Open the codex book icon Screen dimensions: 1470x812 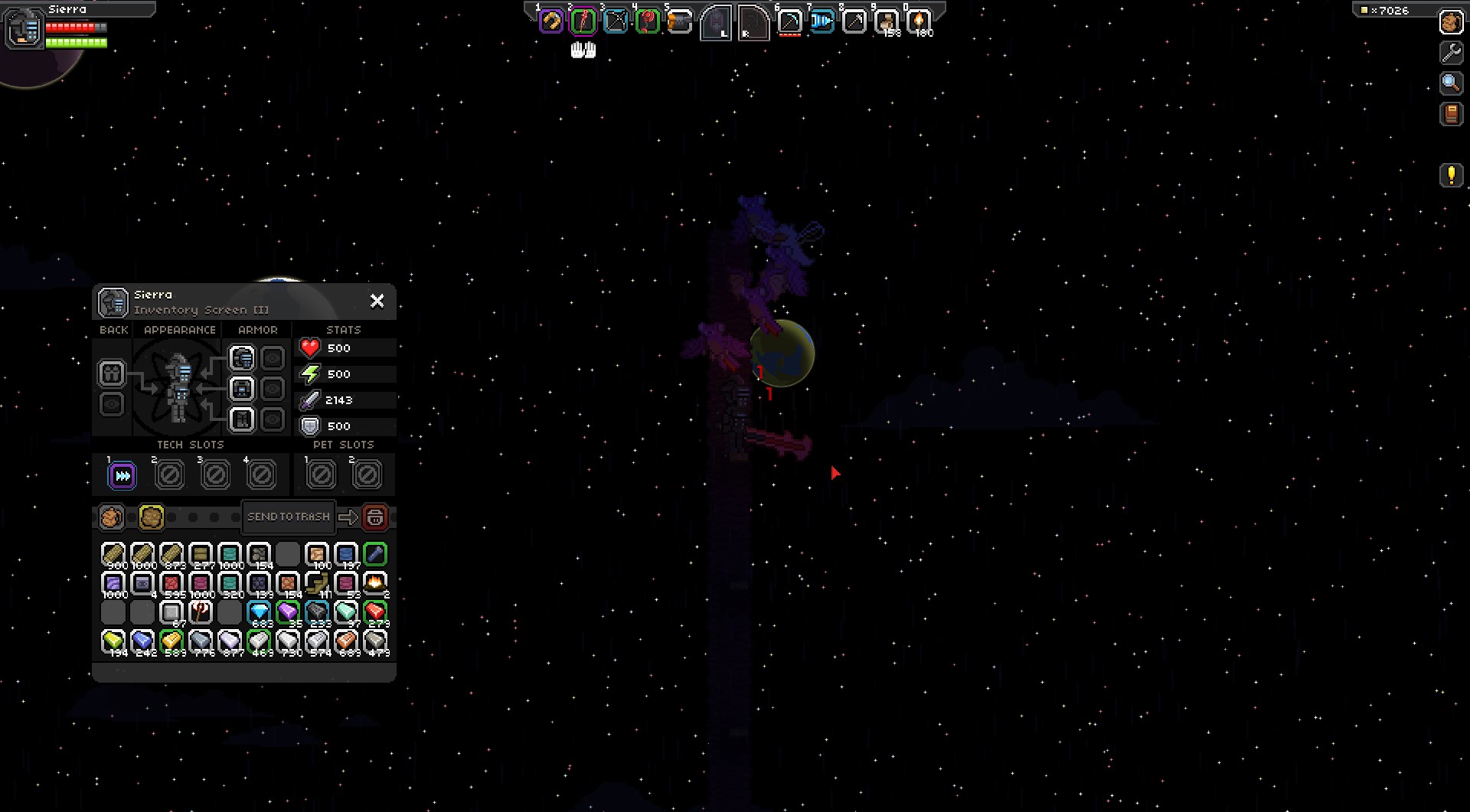1451,114
